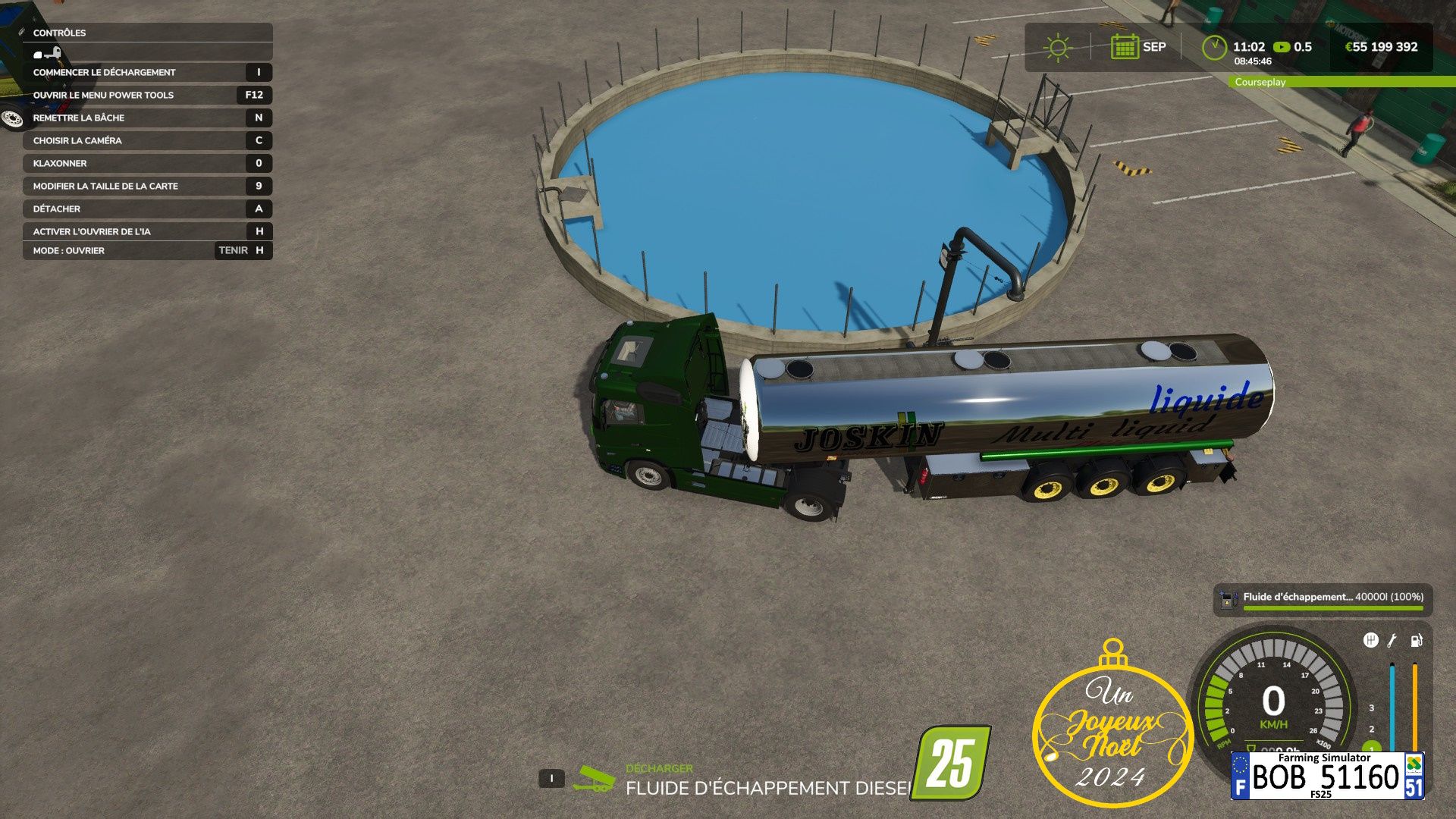This screenshot has width=1456, height=819.
Task: Select the fuel pump icon above the gauges
Action: click(1416, 641)
